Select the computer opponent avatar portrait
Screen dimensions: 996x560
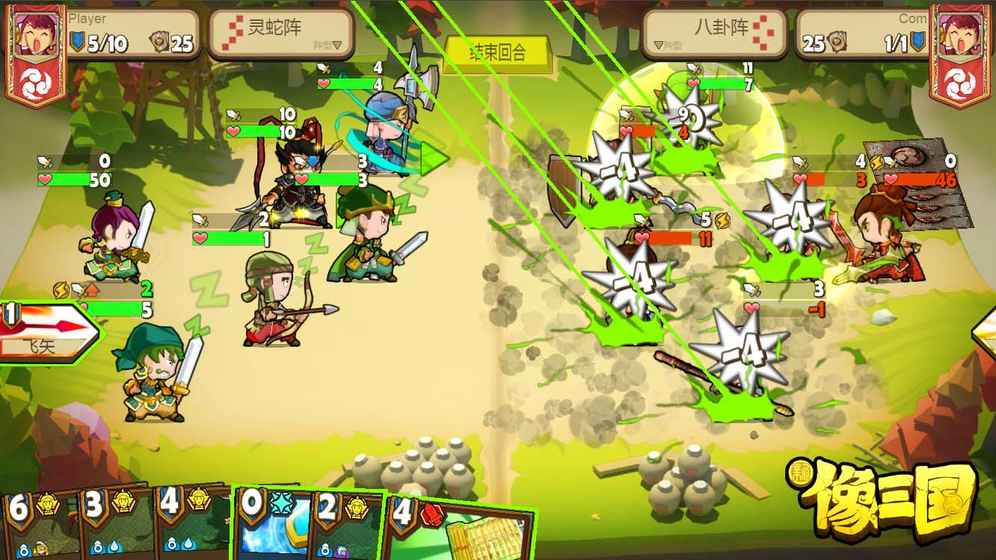tap(959, 48)
